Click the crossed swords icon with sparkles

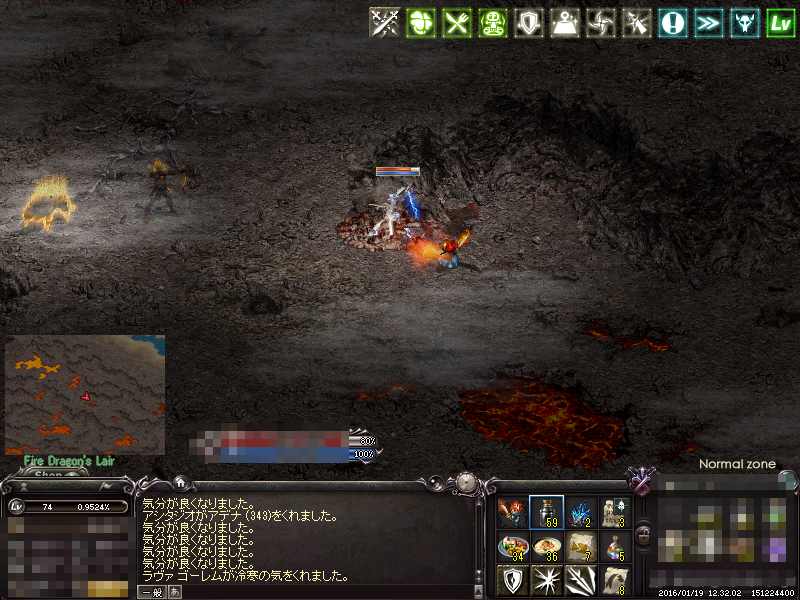(x=385, y=23)
